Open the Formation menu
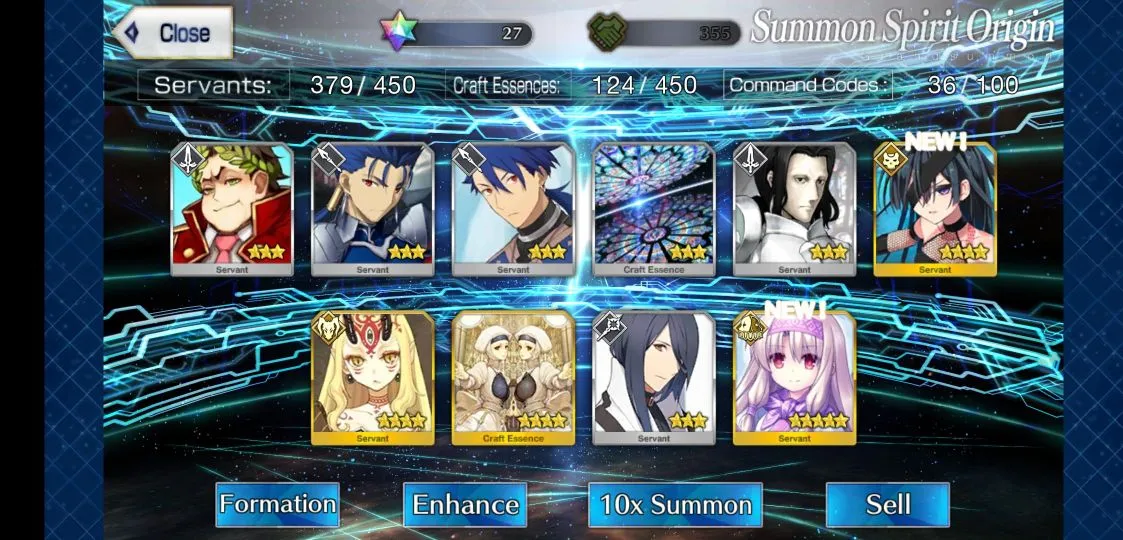 point(277,504)
